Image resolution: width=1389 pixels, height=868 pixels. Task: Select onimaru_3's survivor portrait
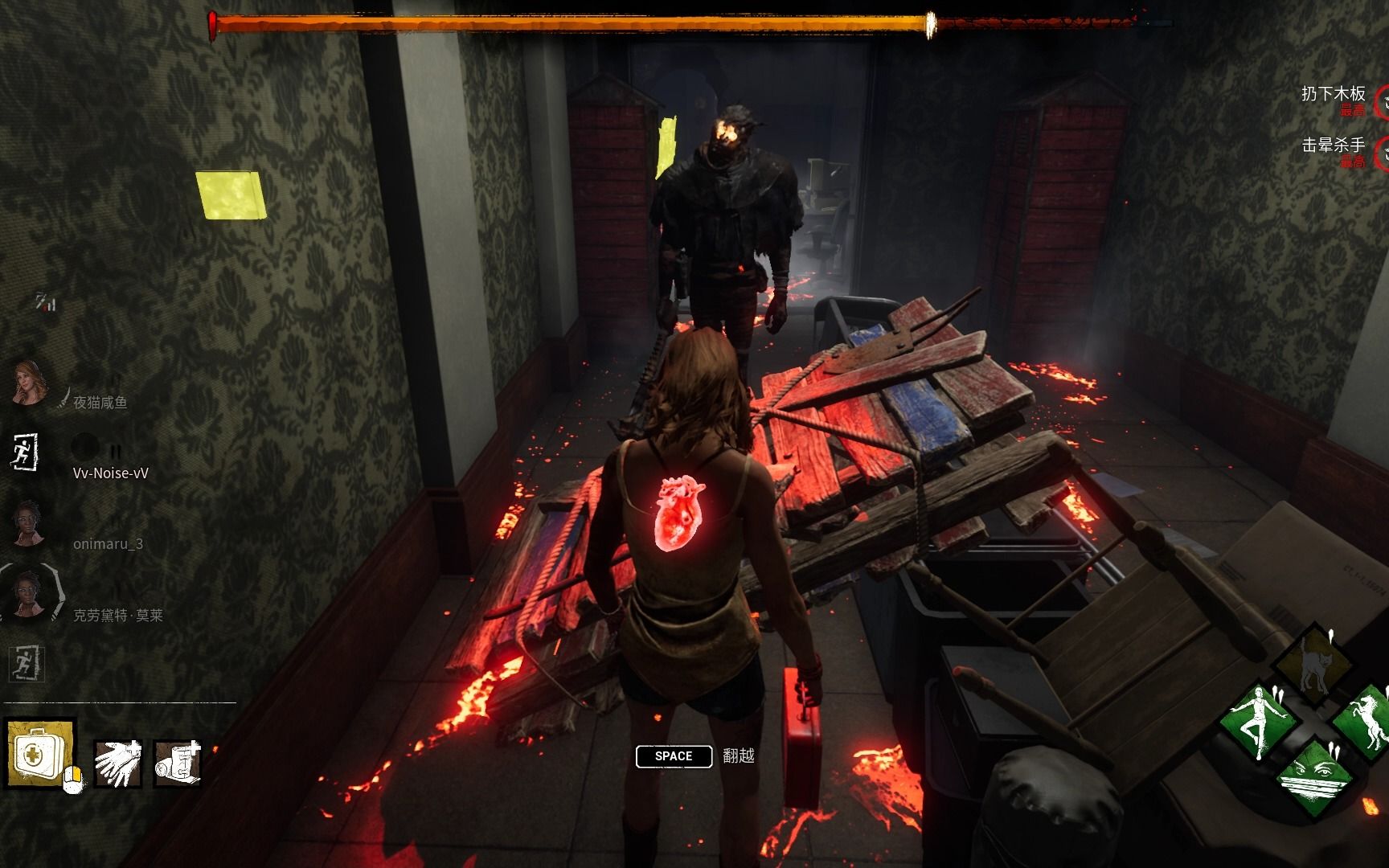click(30, 524)
